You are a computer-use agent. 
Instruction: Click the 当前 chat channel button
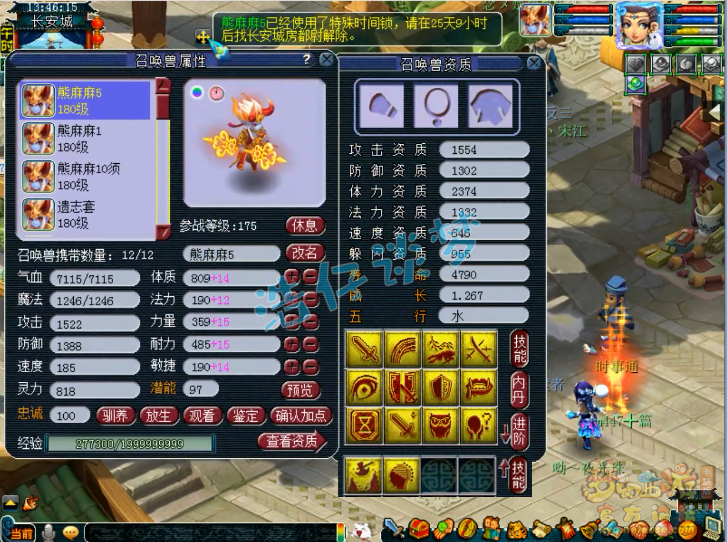tap(21, 532)
